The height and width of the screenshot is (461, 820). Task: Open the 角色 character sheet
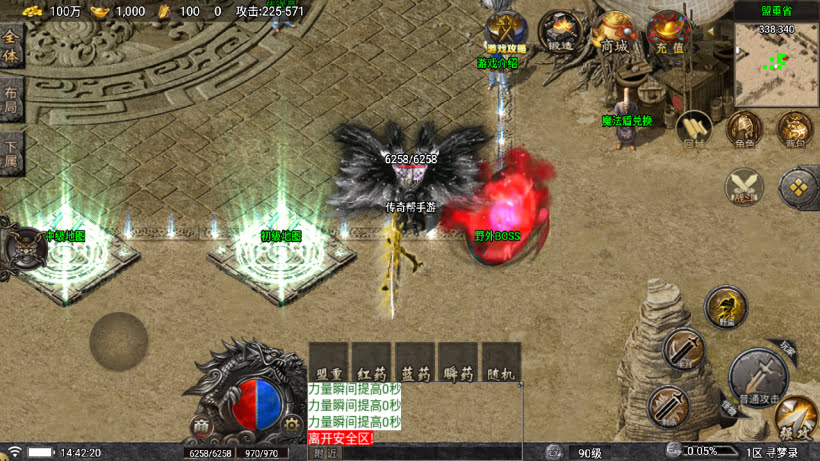(744, 128)
